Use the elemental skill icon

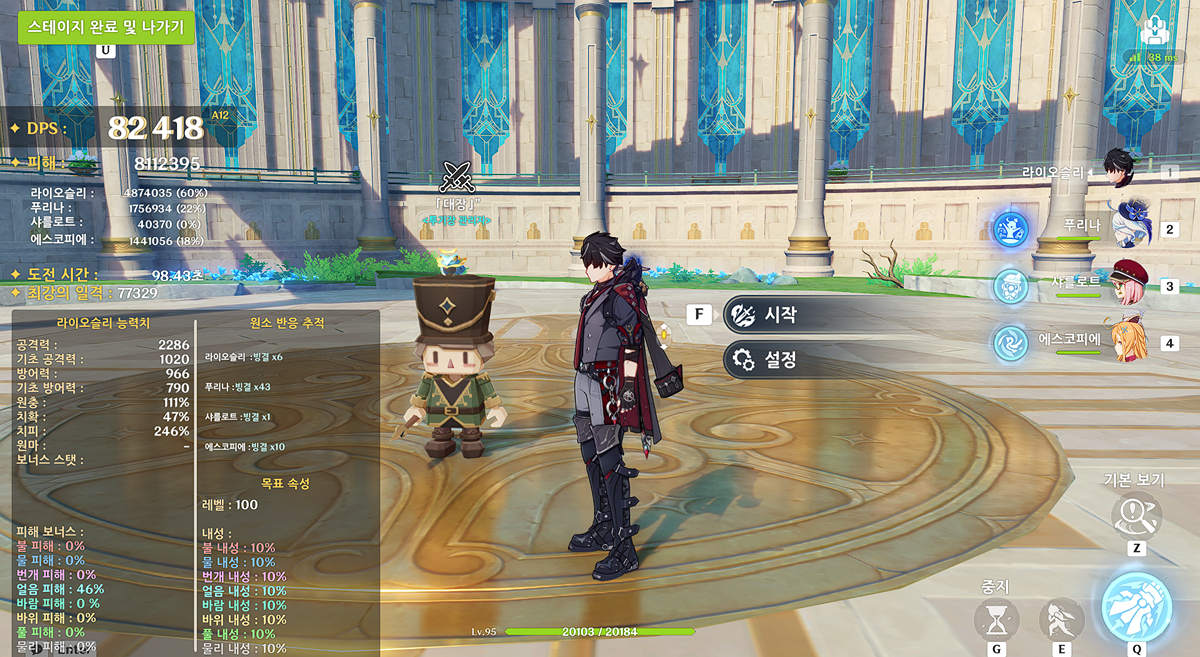(x=1060, y=620)
